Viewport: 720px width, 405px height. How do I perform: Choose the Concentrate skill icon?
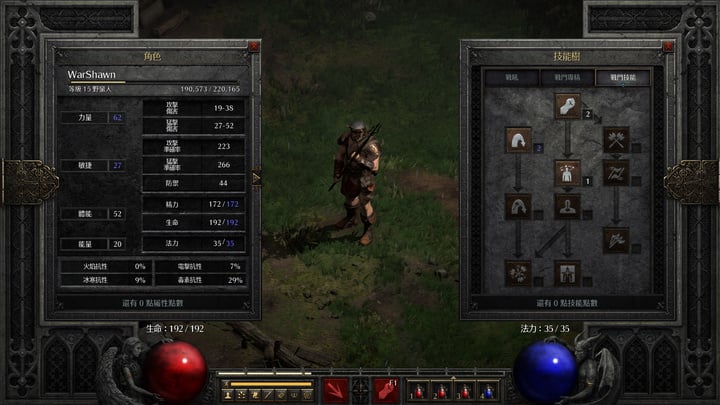click(x=568, y=206)
